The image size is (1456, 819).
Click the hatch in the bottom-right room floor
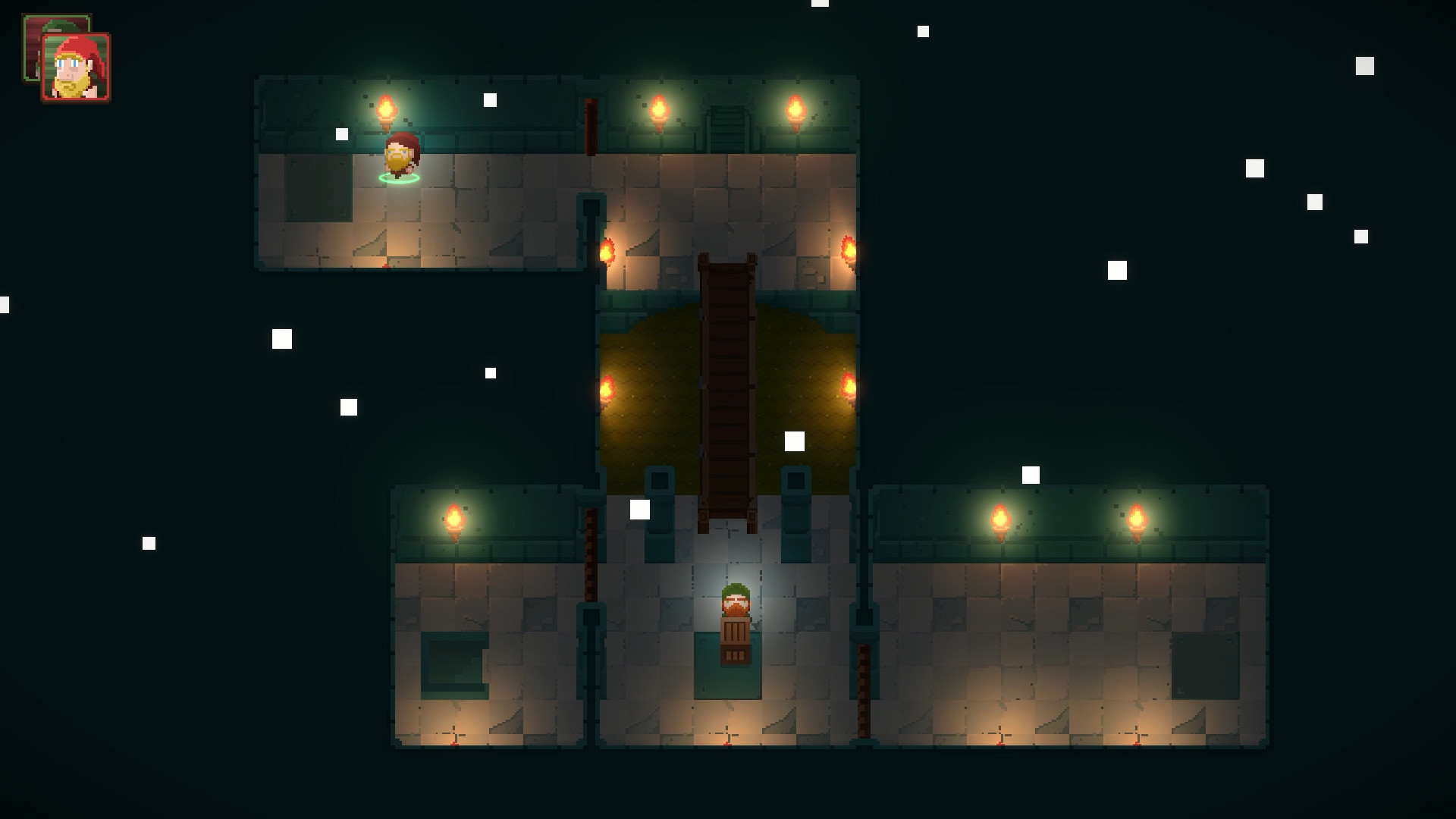click(1206, 665)
